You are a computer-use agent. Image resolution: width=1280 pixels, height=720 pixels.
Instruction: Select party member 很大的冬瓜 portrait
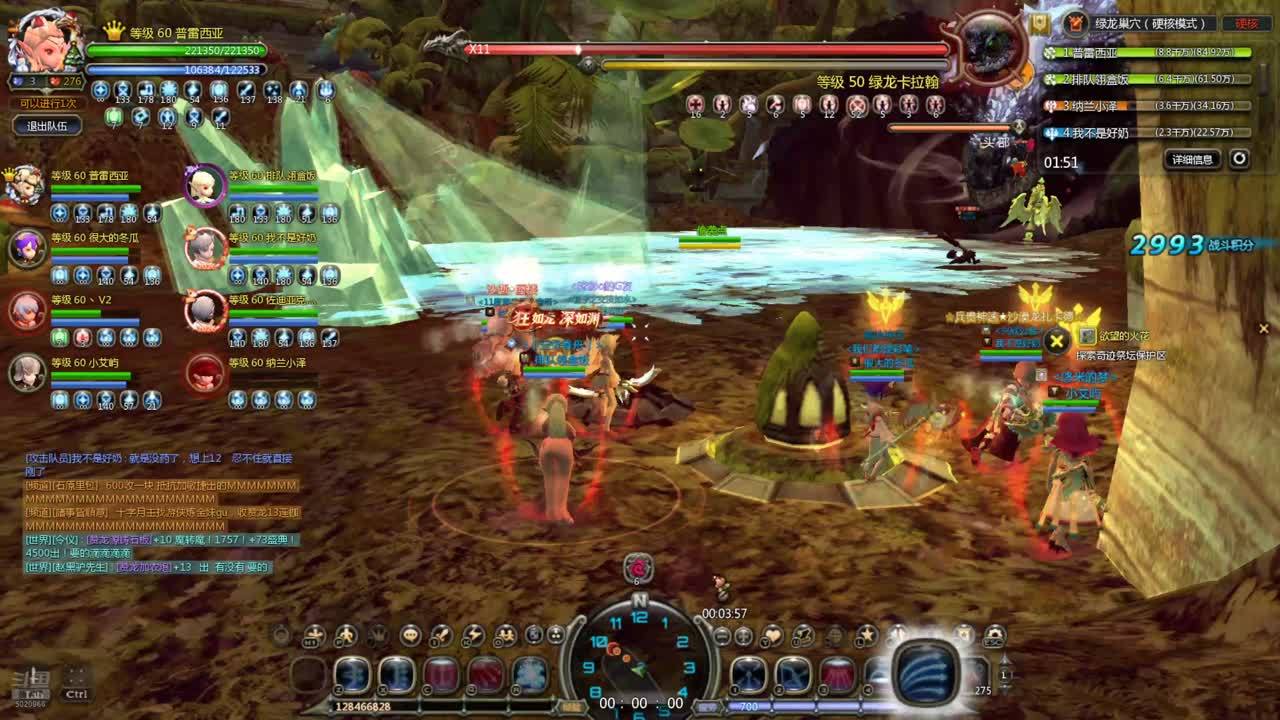point(27,247)
